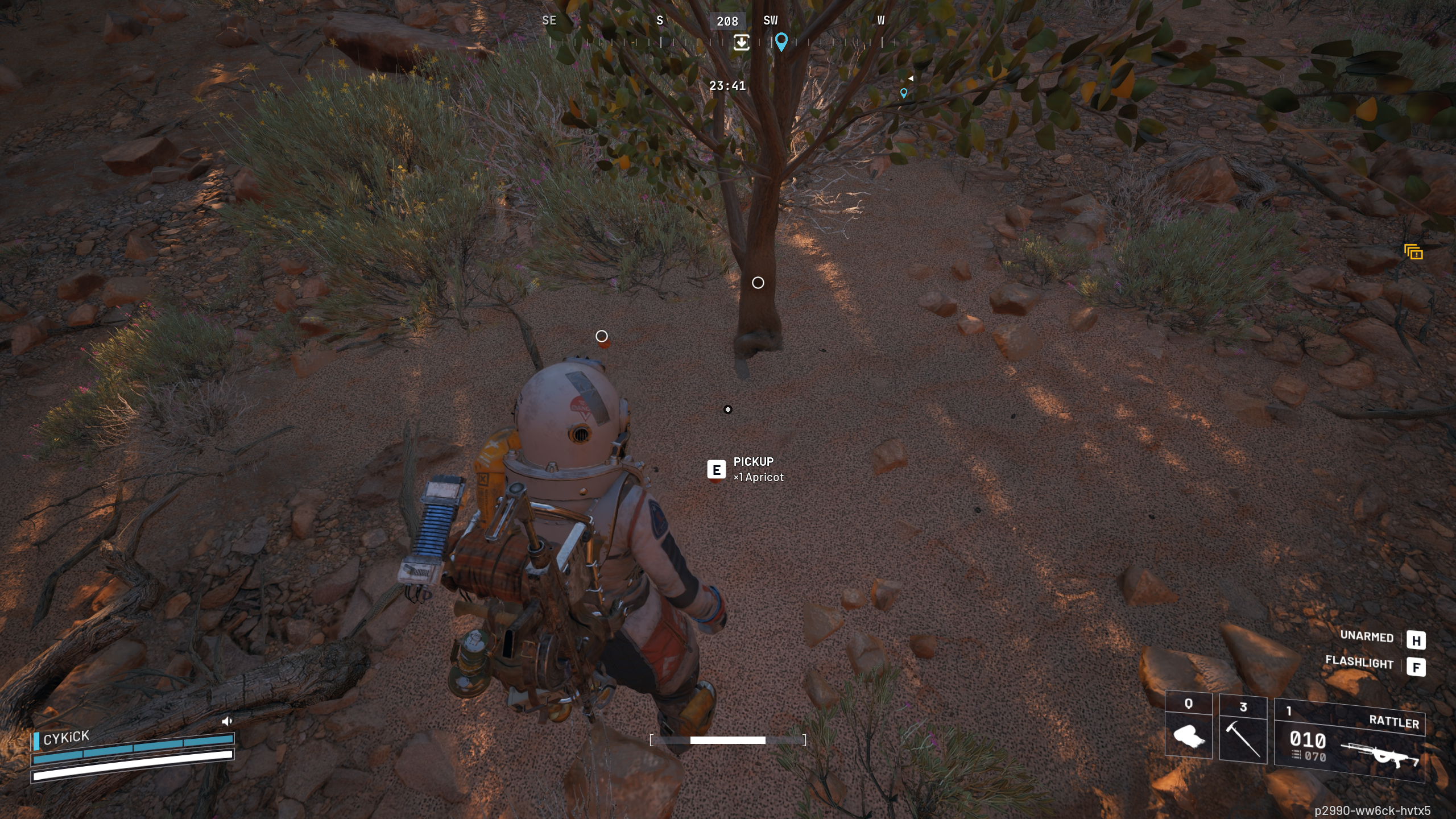Select the S direction marker on the compass

pos(659,21)
